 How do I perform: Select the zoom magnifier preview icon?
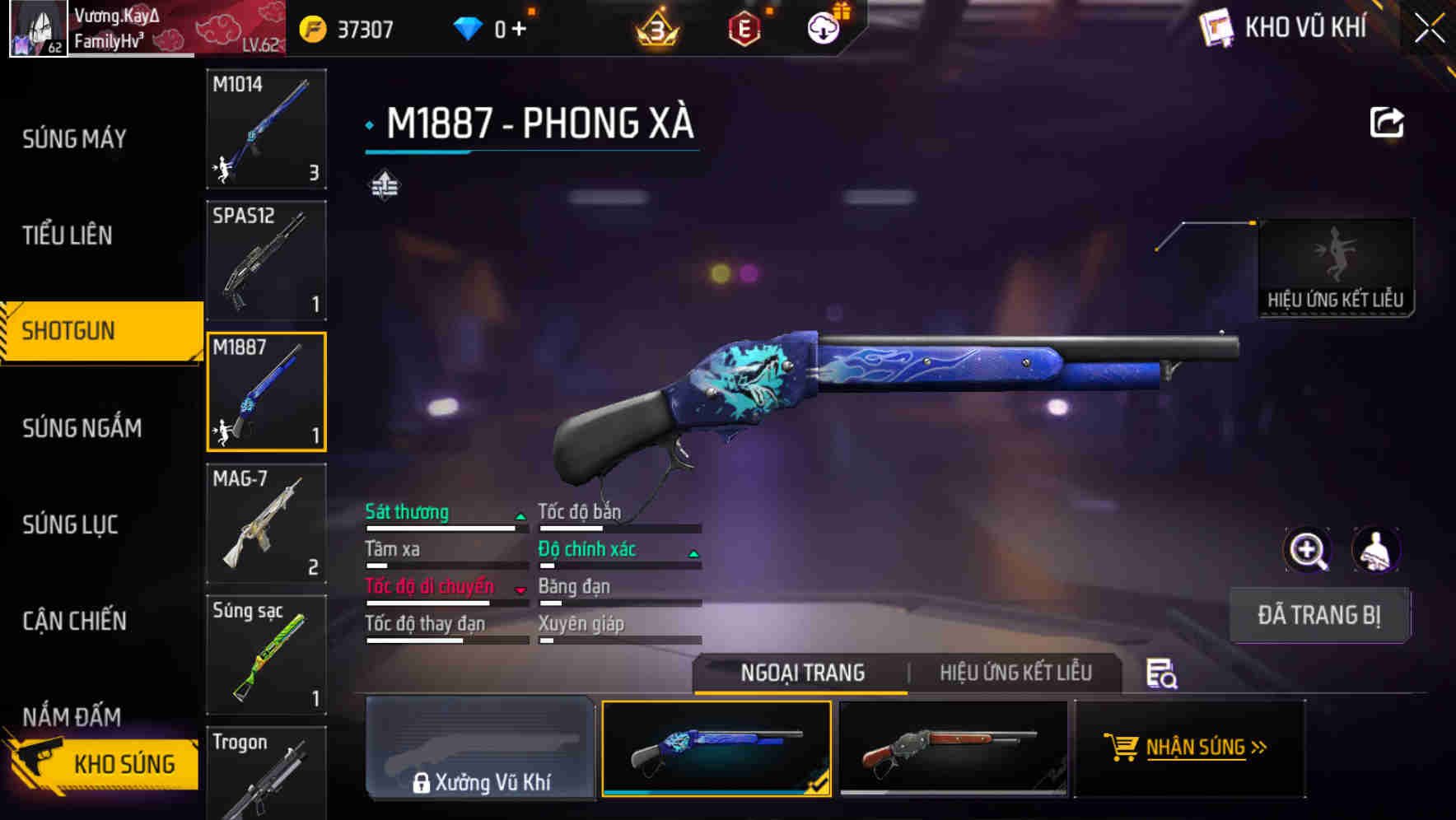(x=1308, y=550)
